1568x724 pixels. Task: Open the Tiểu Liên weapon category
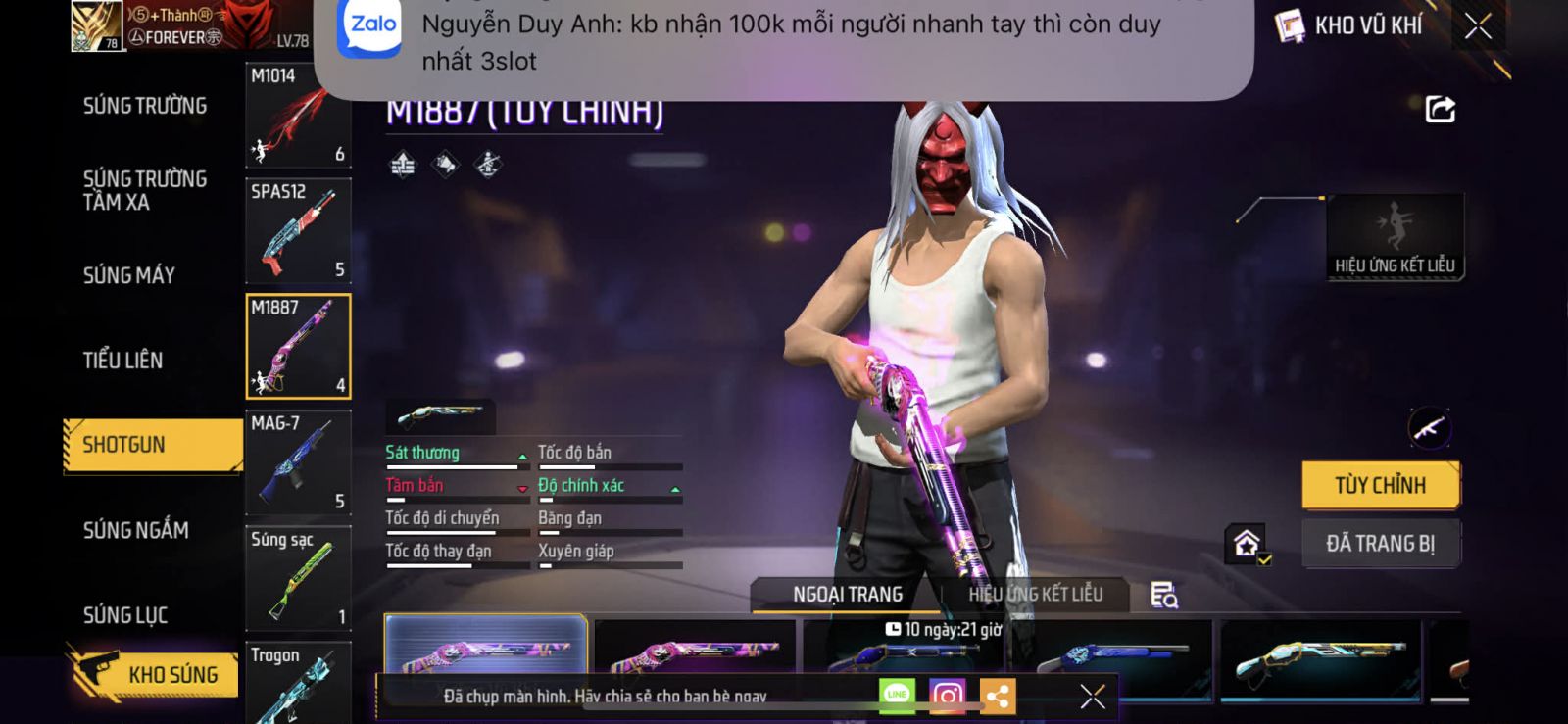(122, 361)
